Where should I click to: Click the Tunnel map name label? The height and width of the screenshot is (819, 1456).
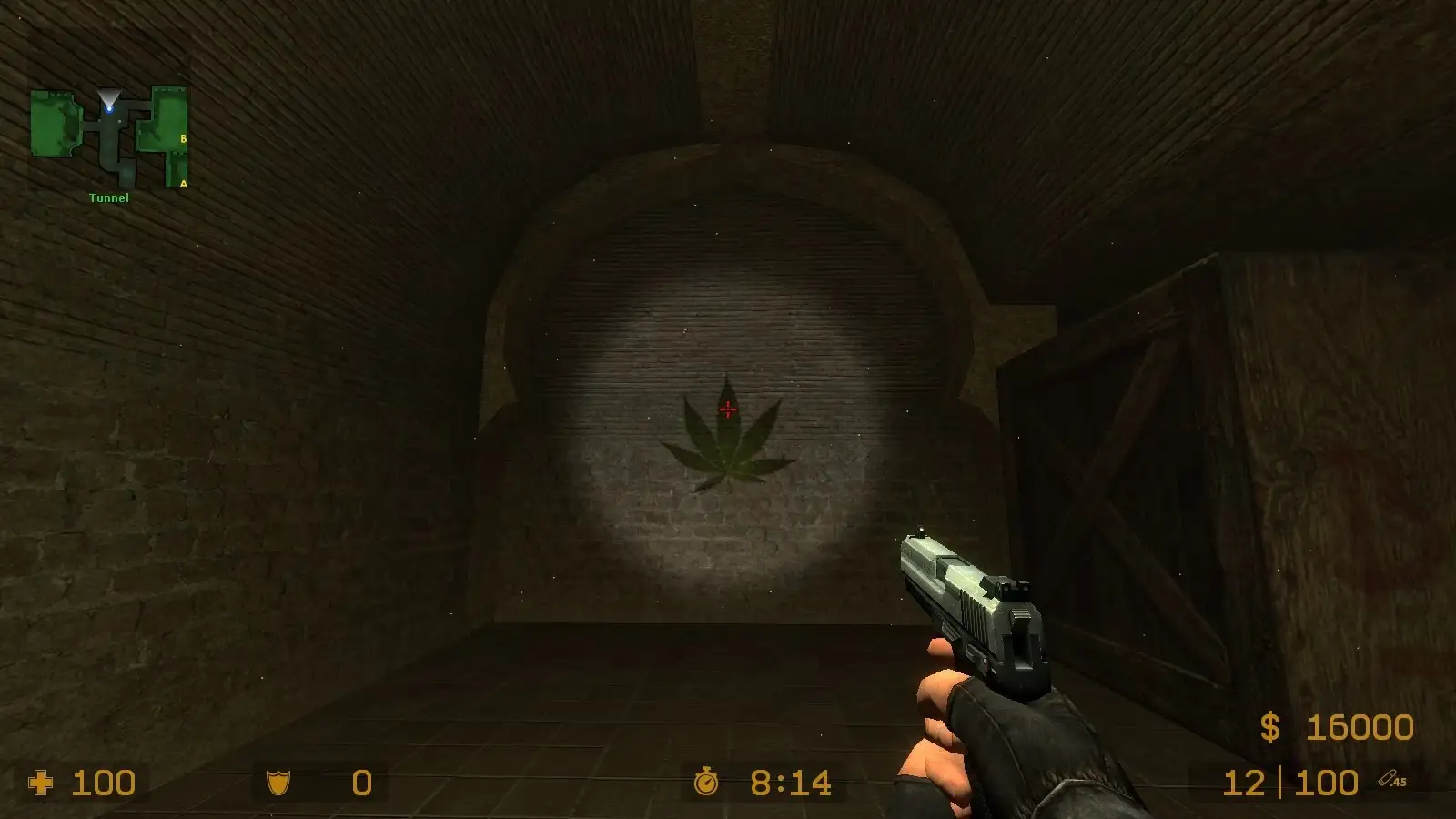click(x=107, y=196)
